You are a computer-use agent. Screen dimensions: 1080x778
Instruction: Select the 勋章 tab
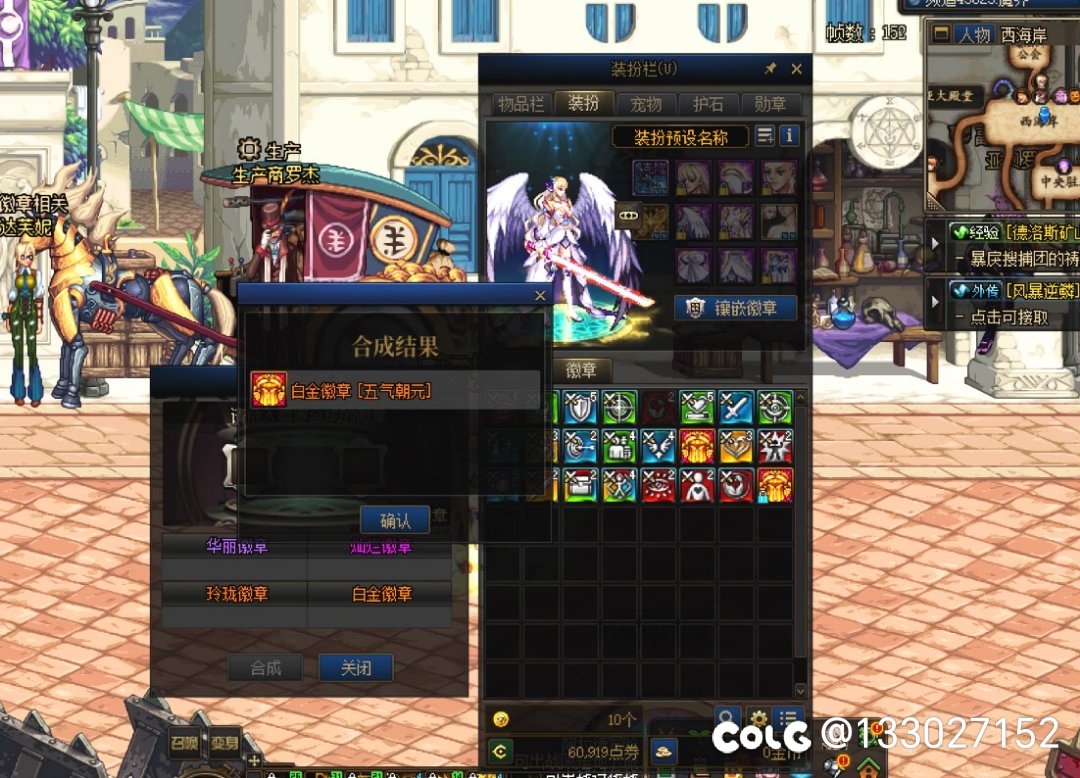[x=770, y=104]
